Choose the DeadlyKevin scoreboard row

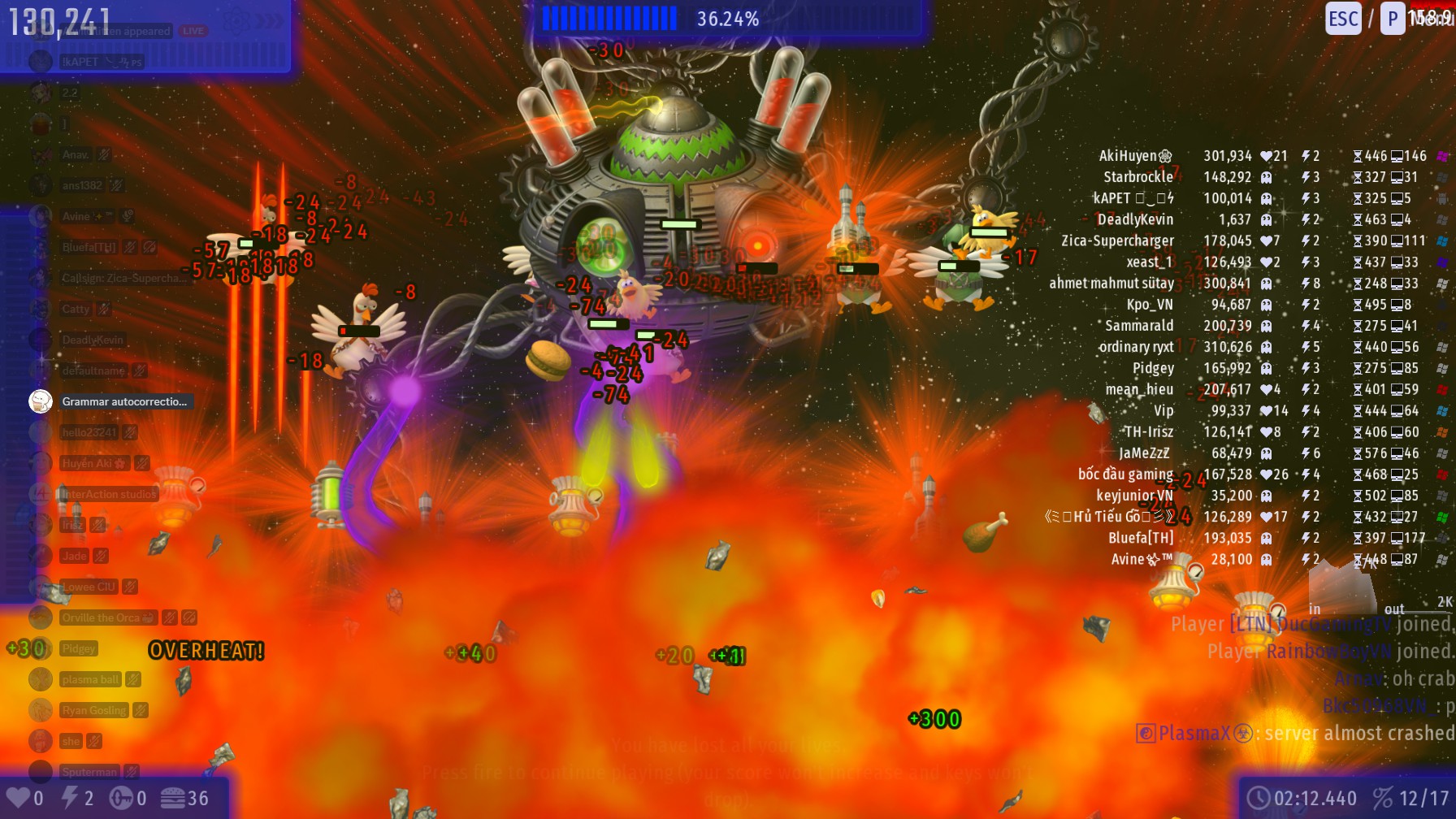(x=1135, y=219)
